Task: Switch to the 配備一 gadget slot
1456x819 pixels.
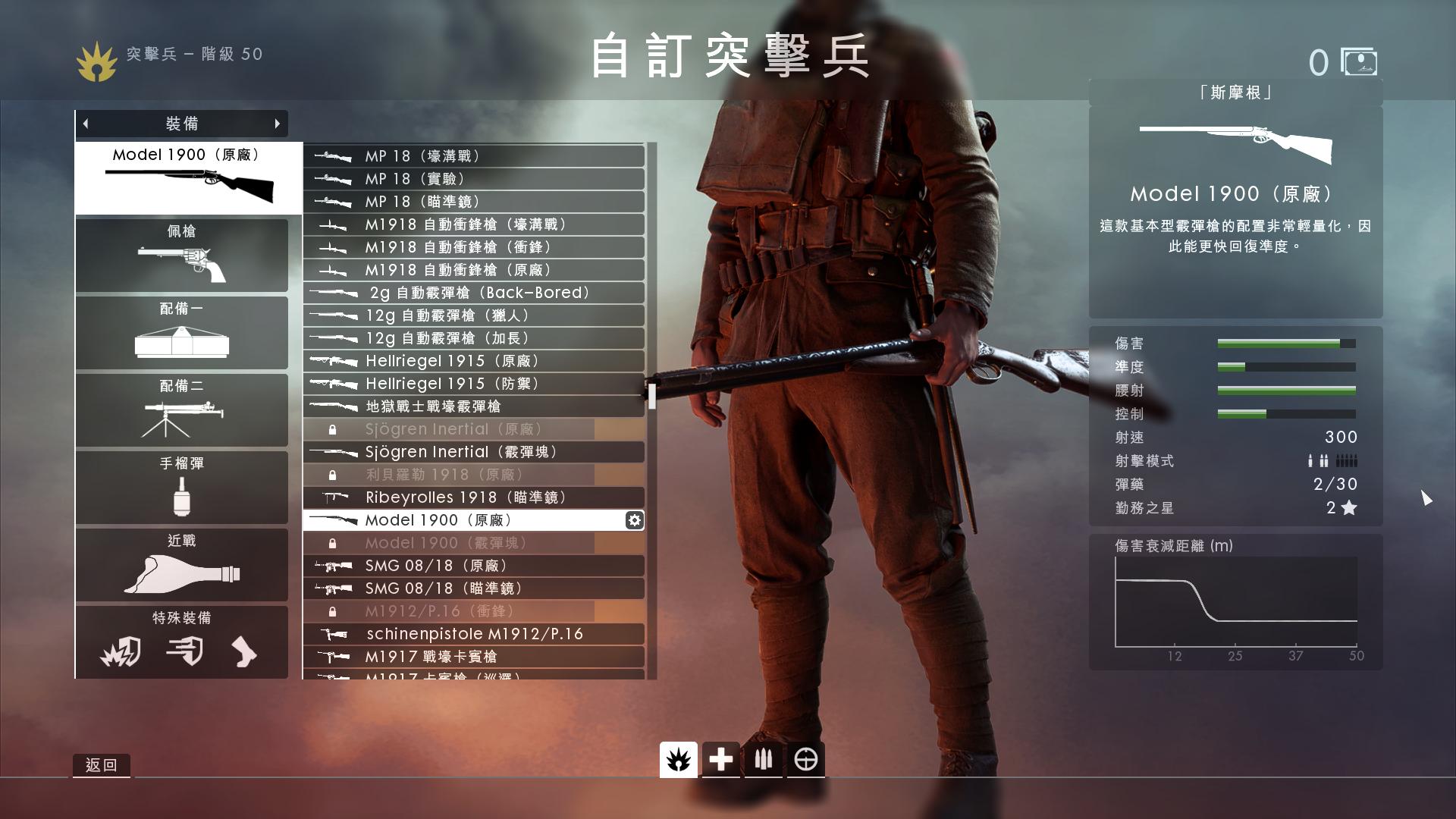Action: pyautogui.click(x=181, y=332)
